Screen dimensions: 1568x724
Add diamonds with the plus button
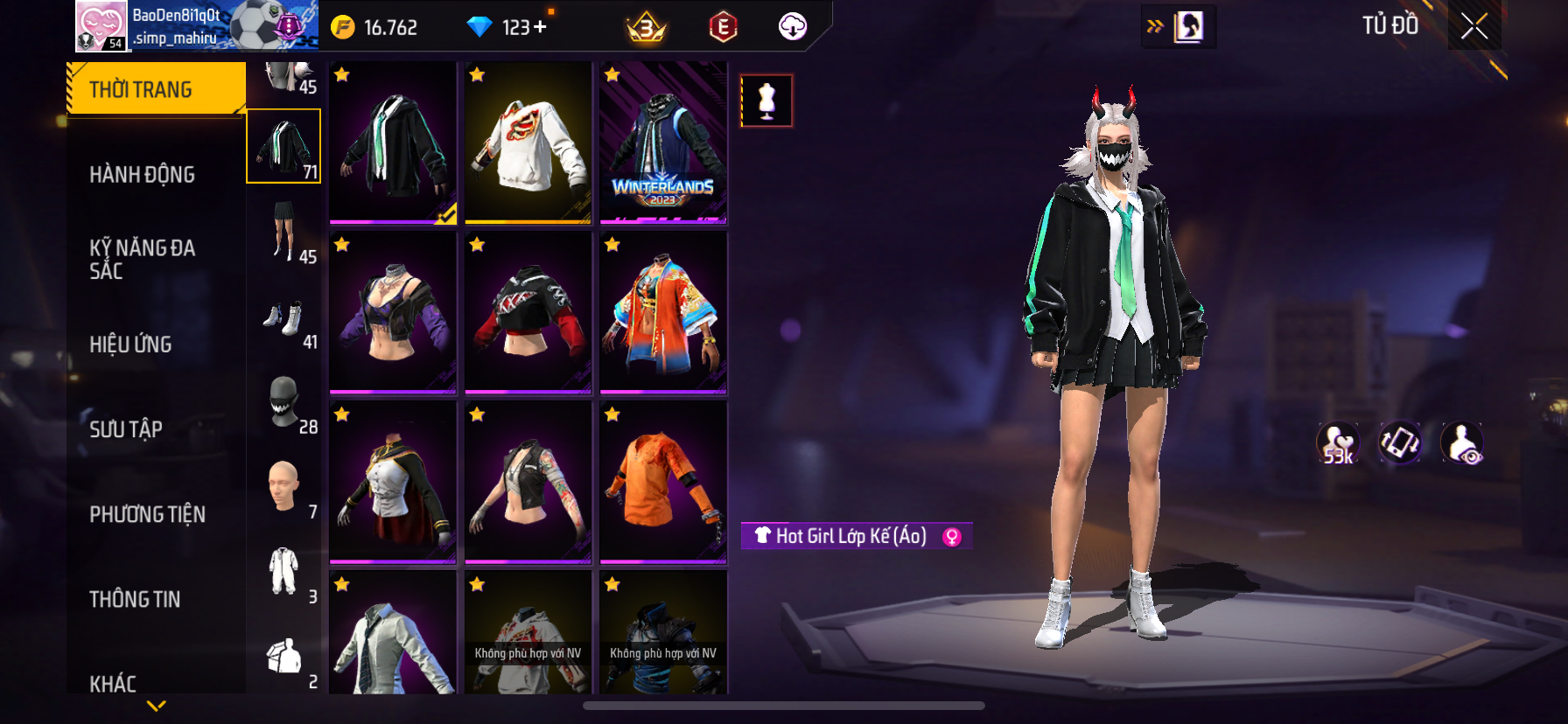(540, 27)
